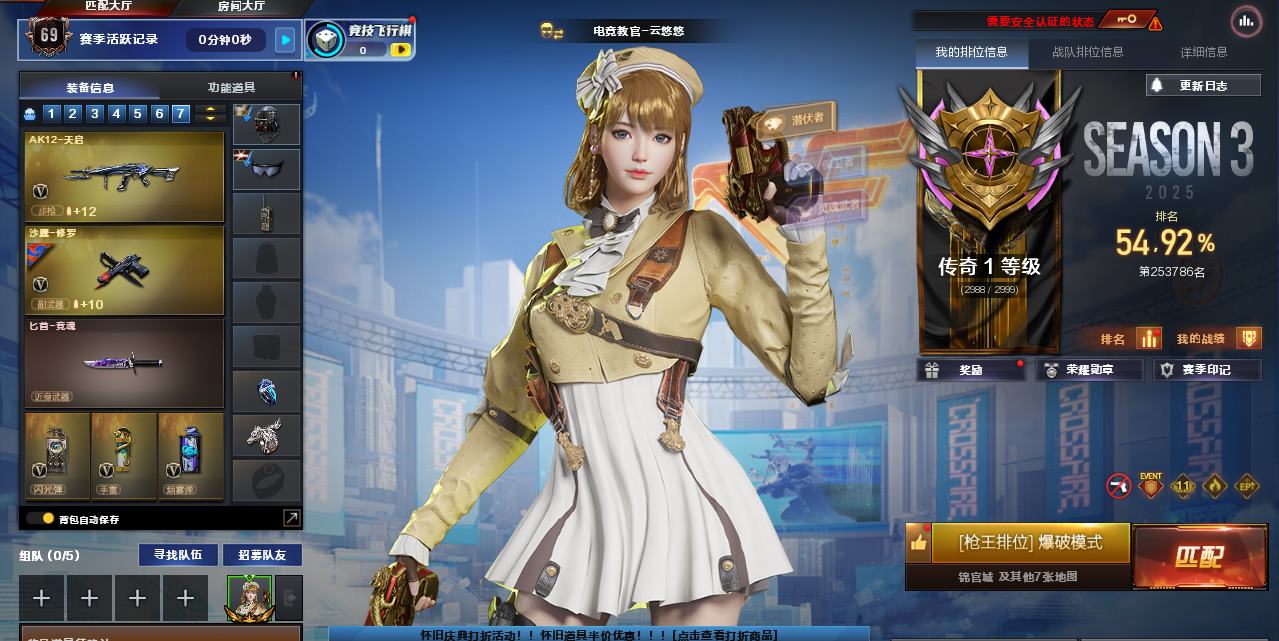Click the 寻找队伍 find team button
Screen dimensions: 1279x641
click(178, 555)
